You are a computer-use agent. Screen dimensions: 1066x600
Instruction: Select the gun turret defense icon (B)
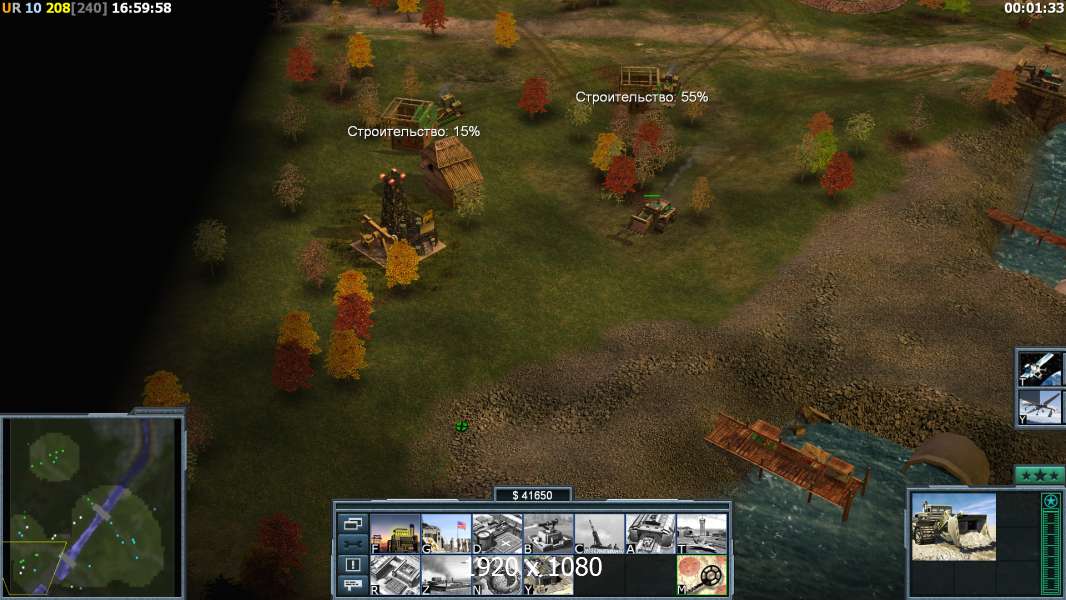click(x=548, y=533)
